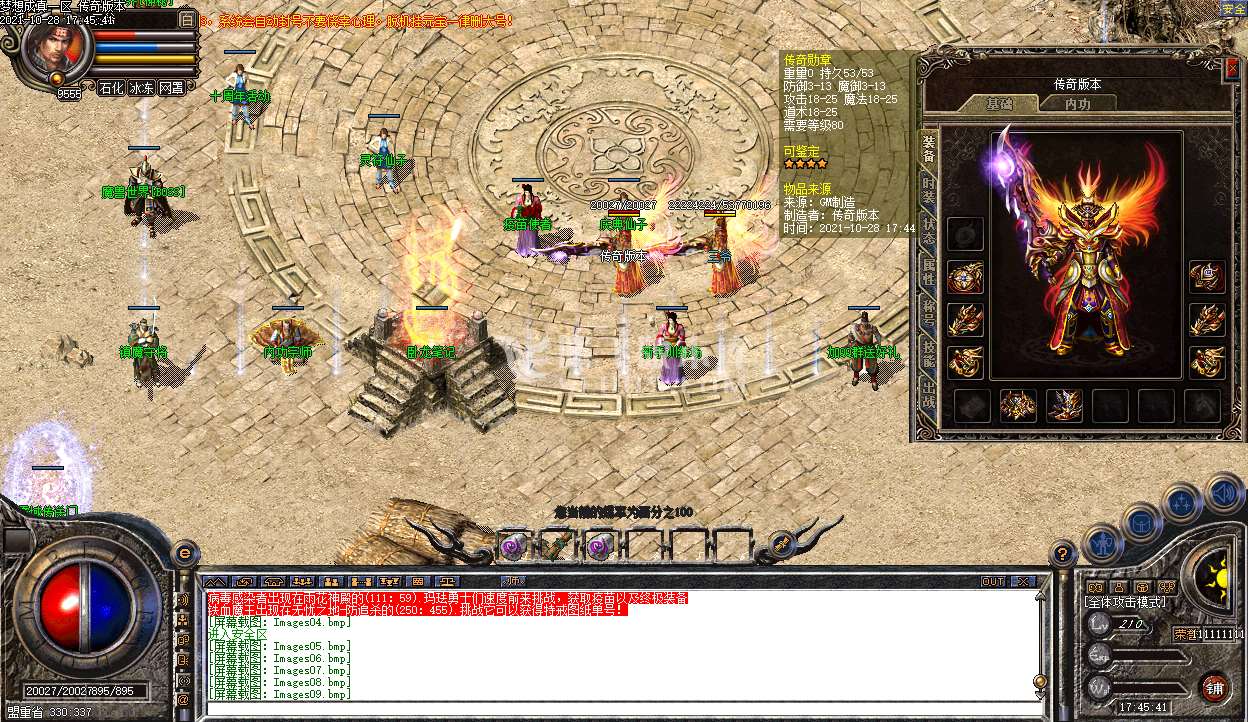Switch to the 内功 tab

coord(1077,104)
